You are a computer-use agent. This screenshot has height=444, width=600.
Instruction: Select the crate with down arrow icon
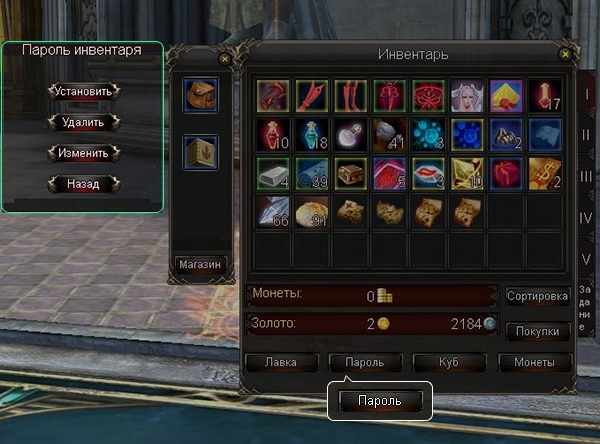point(200,153)
